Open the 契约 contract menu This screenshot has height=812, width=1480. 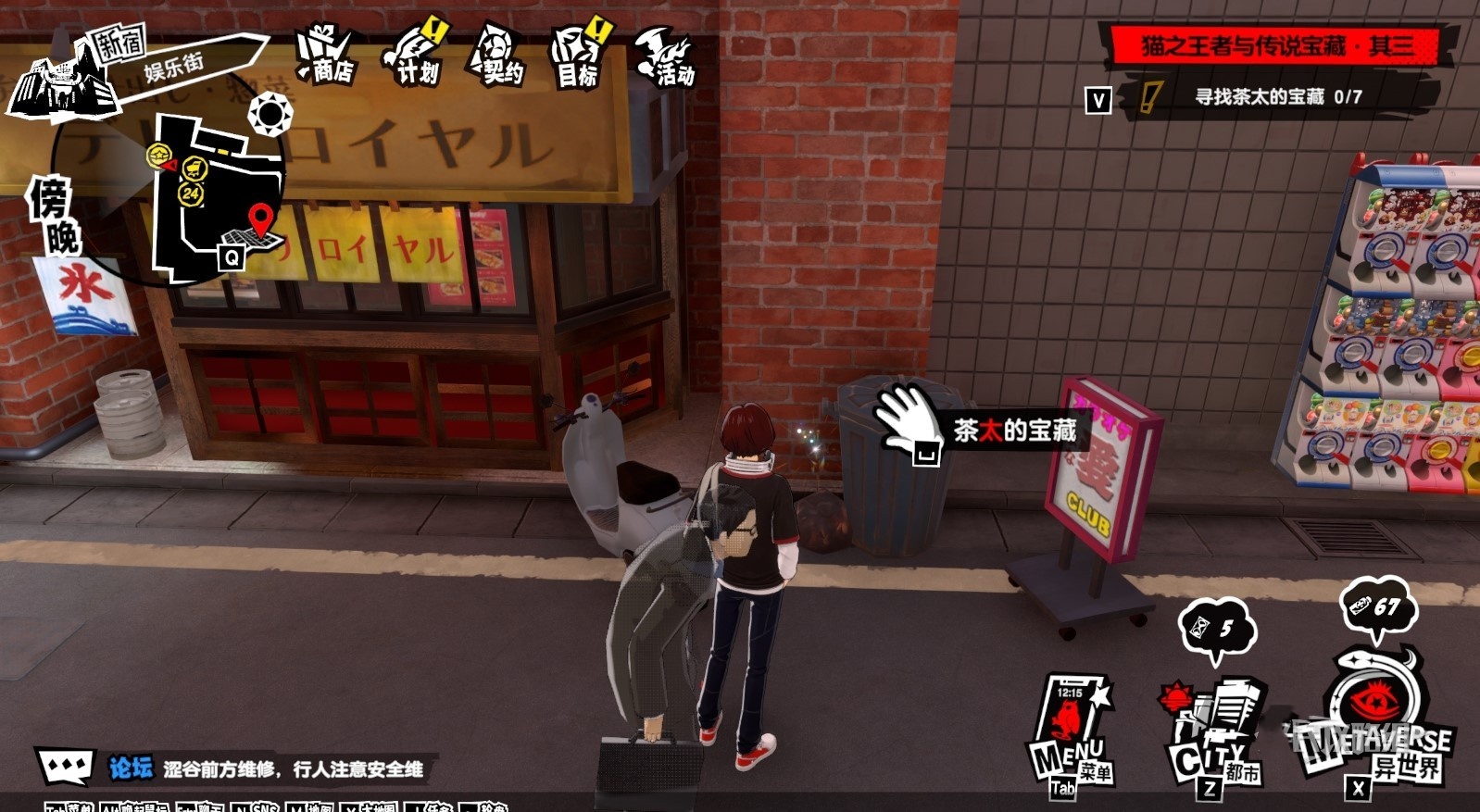pyautogui.click(x=498, y=56)
